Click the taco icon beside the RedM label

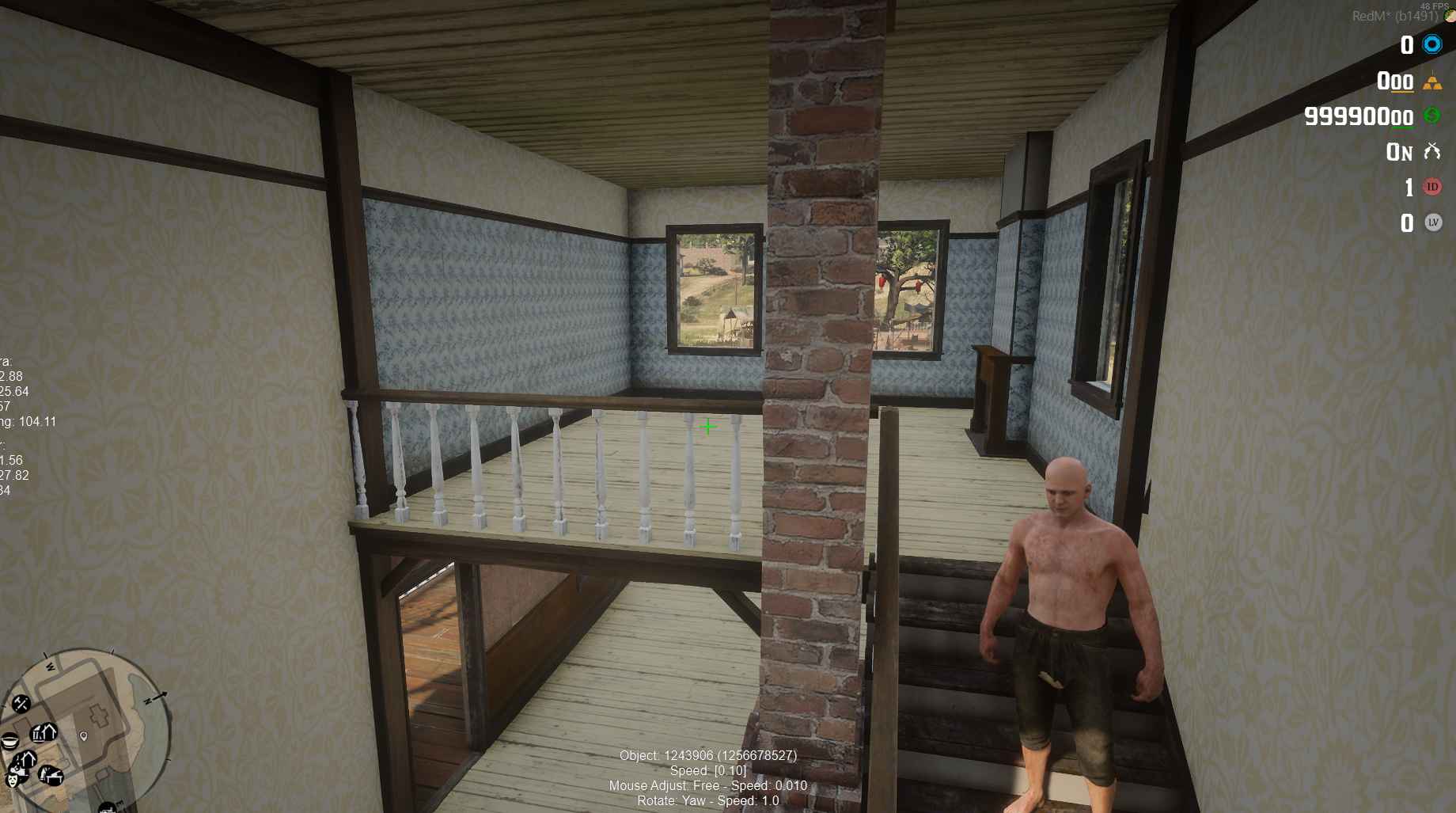1449,16
